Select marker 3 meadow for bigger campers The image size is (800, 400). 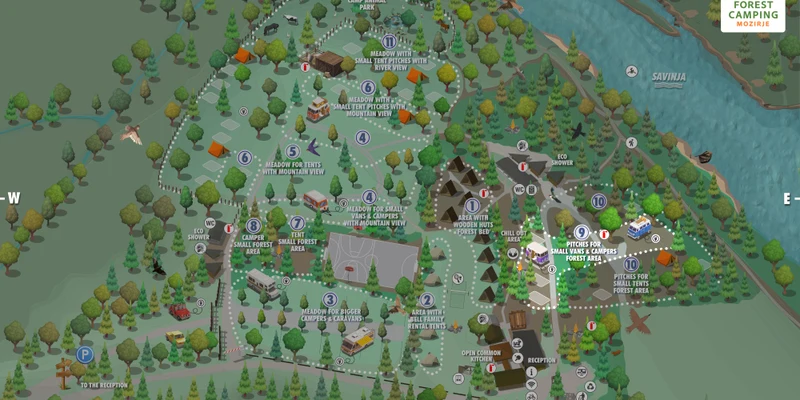pyautogui.click(x=329, y=299)
